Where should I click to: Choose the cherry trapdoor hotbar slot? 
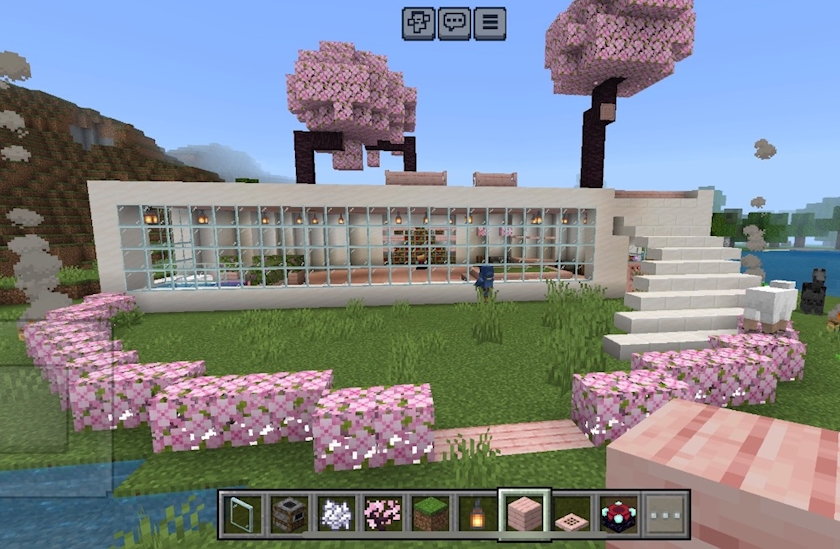(571, 513)
